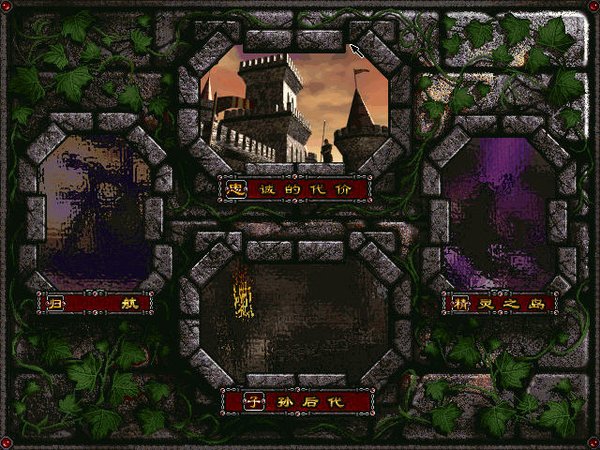The height and width of the screenshot is (450, 600).
Task: Select the 精灵之岛 campaign label
Action: tap(499, 302)
